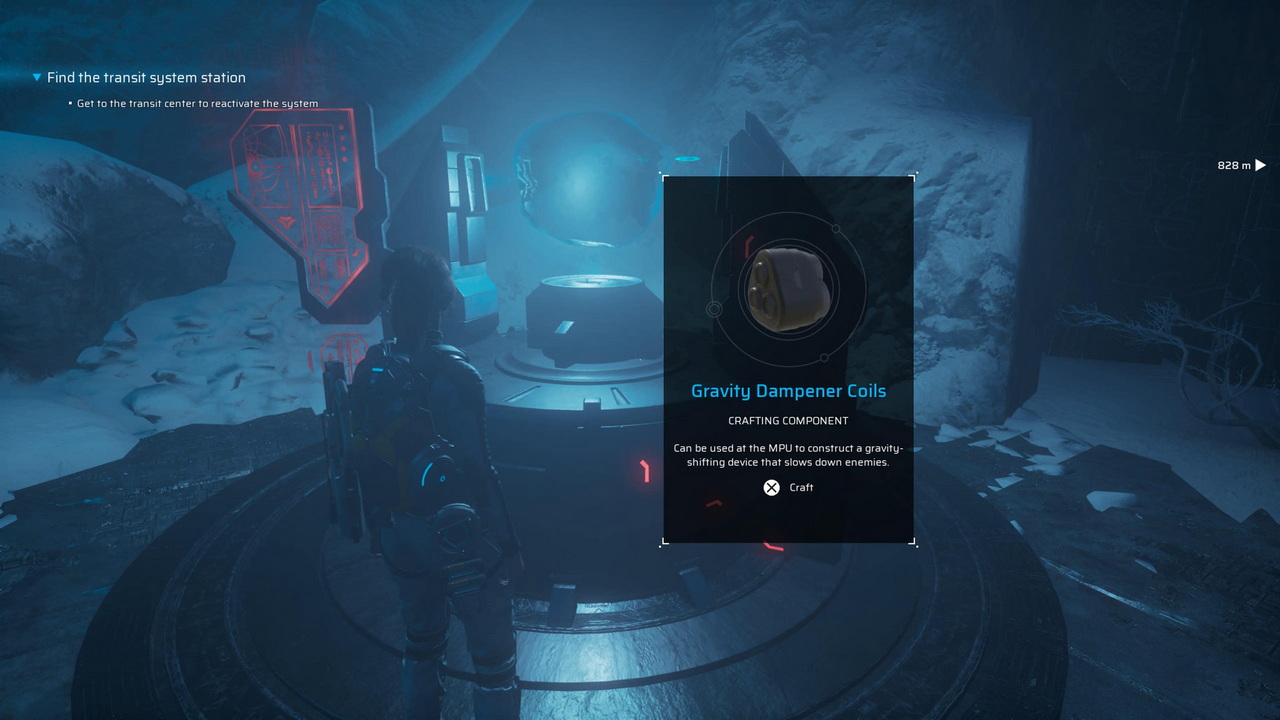Select the Gravity Dampener Coils item image

tap(788, 289)
